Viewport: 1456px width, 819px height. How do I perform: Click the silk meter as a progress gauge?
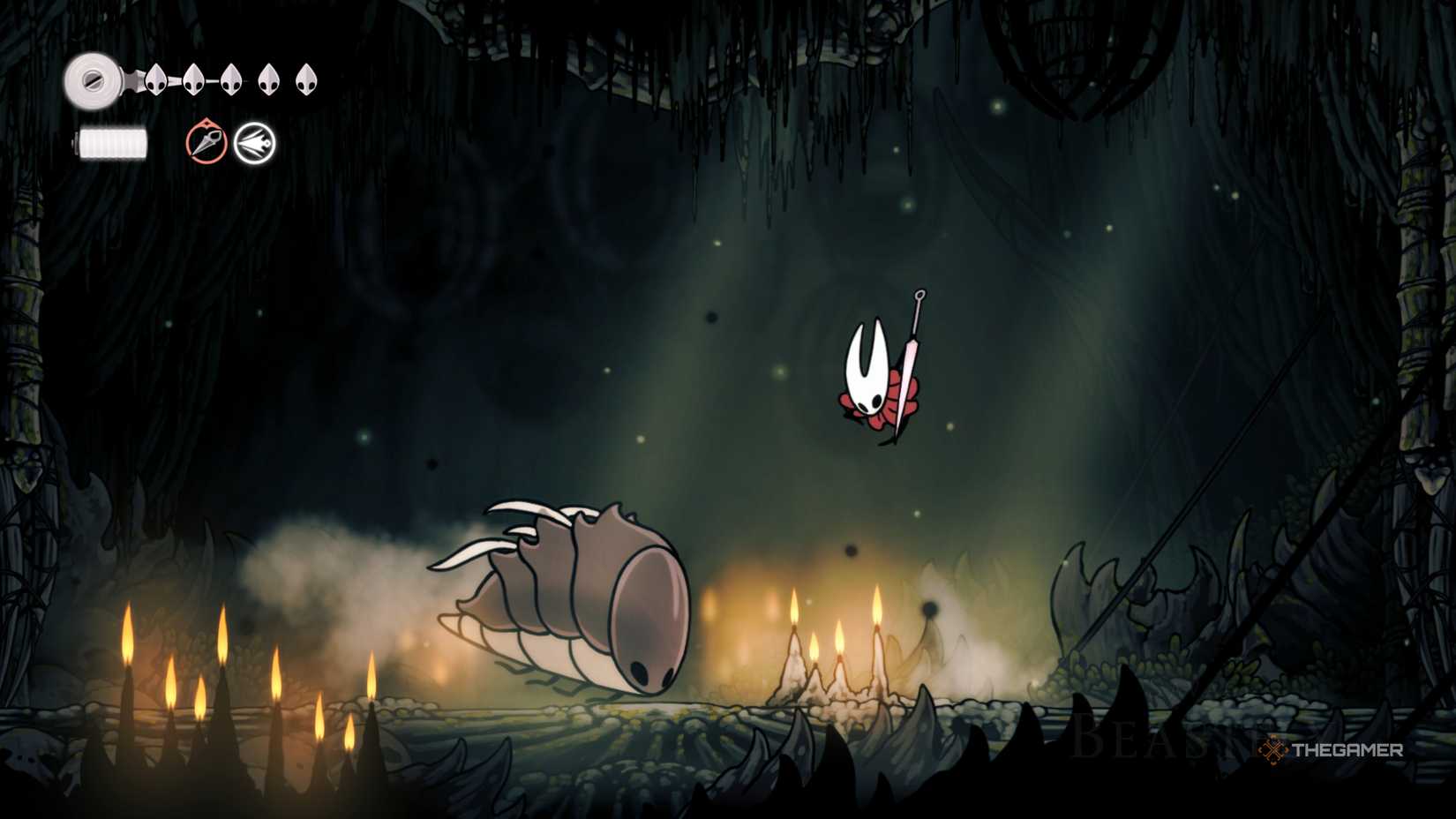113,141
